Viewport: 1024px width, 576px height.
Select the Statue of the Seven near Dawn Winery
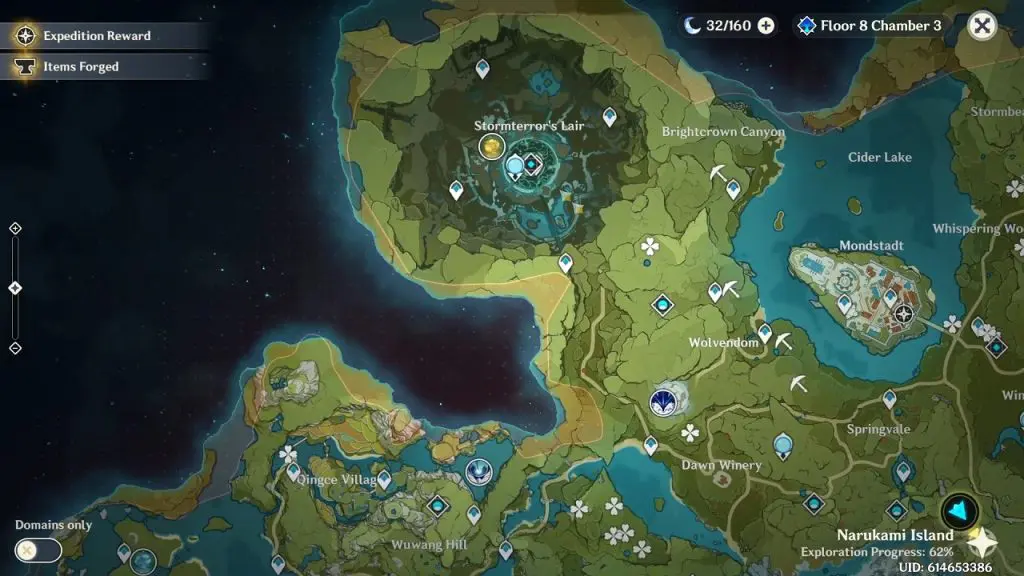click(x=662, y=402)
